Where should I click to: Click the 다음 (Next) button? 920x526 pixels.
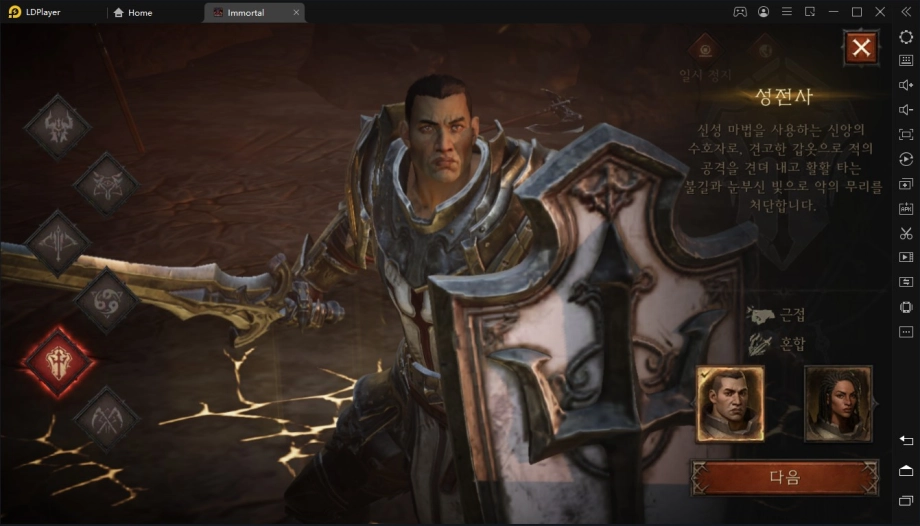(785, 477)
